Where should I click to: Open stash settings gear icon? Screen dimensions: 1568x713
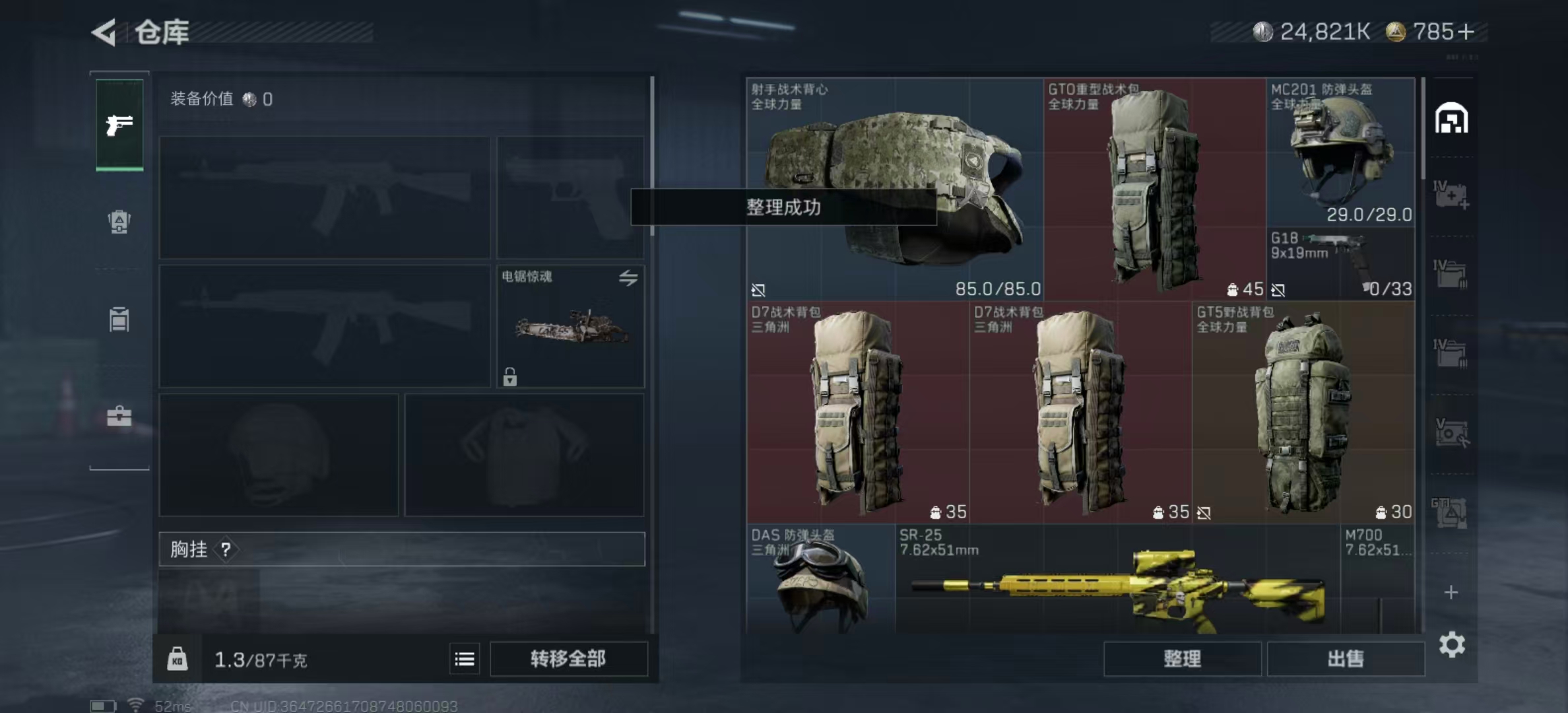[1452, 644]
